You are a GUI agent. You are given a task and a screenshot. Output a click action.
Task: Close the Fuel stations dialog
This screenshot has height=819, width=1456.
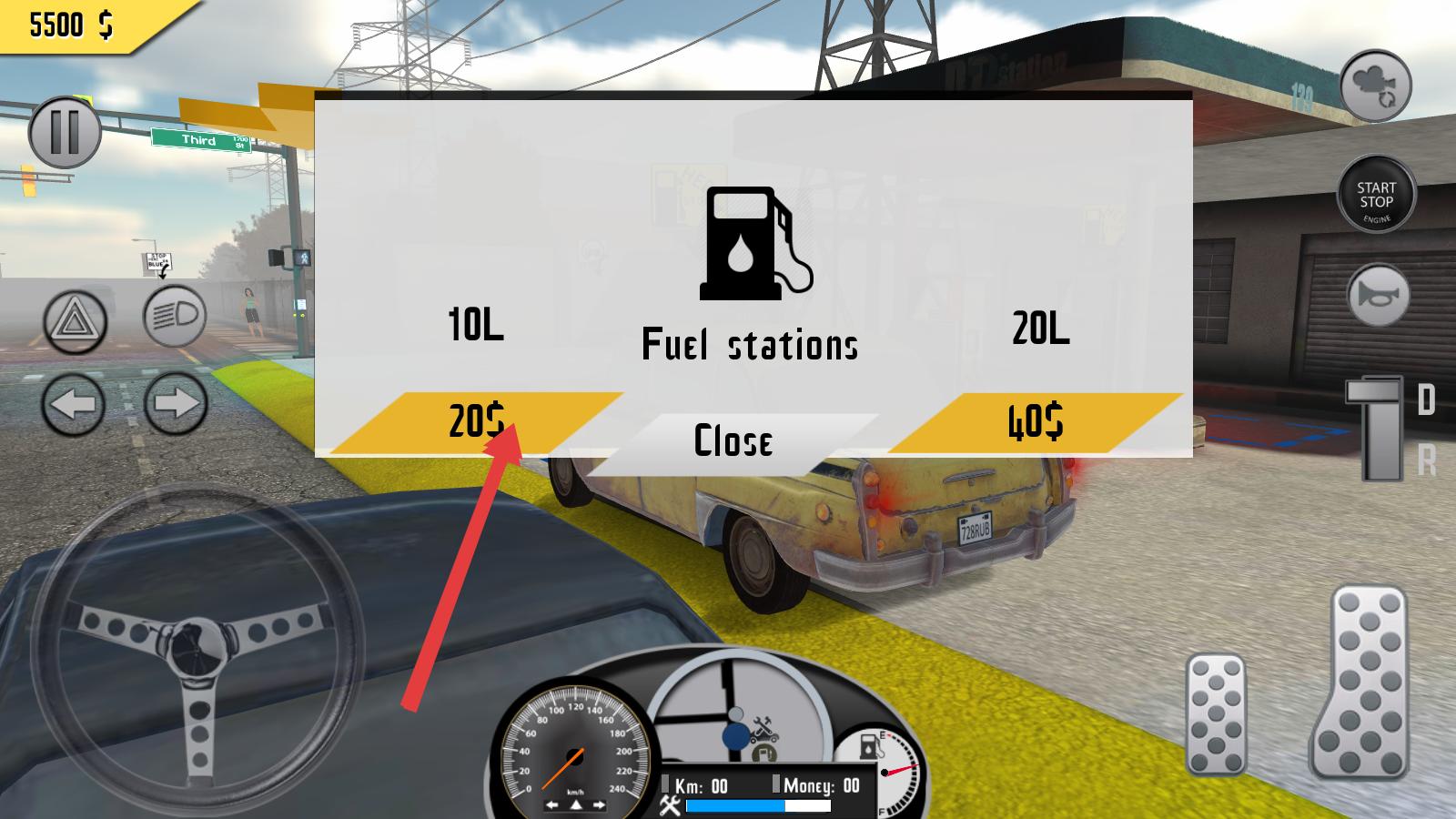click(733, 441)
